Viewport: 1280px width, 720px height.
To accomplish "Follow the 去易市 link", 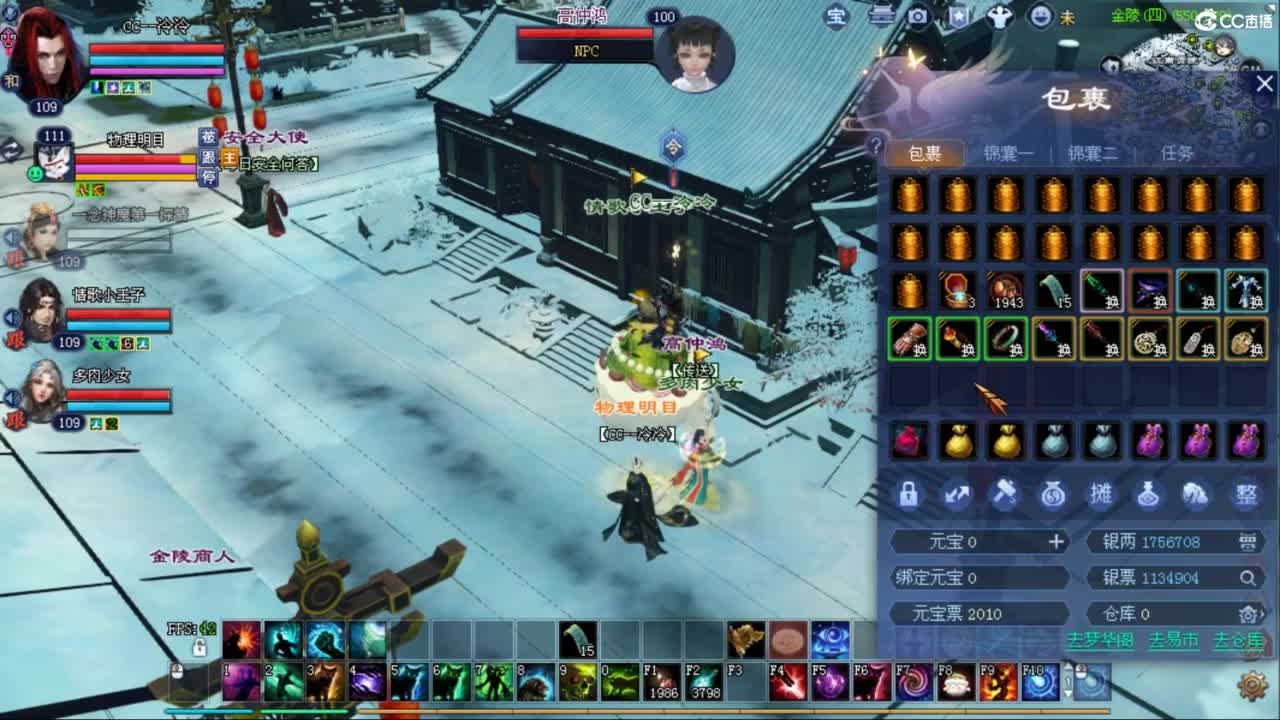I will pos(1173,640).
